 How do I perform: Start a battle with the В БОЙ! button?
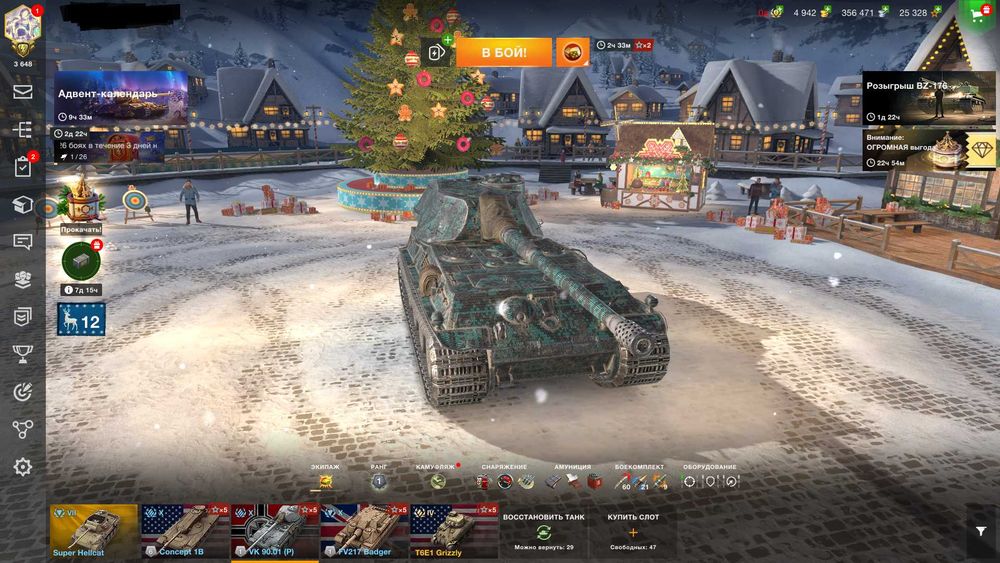tap(504, 52)
